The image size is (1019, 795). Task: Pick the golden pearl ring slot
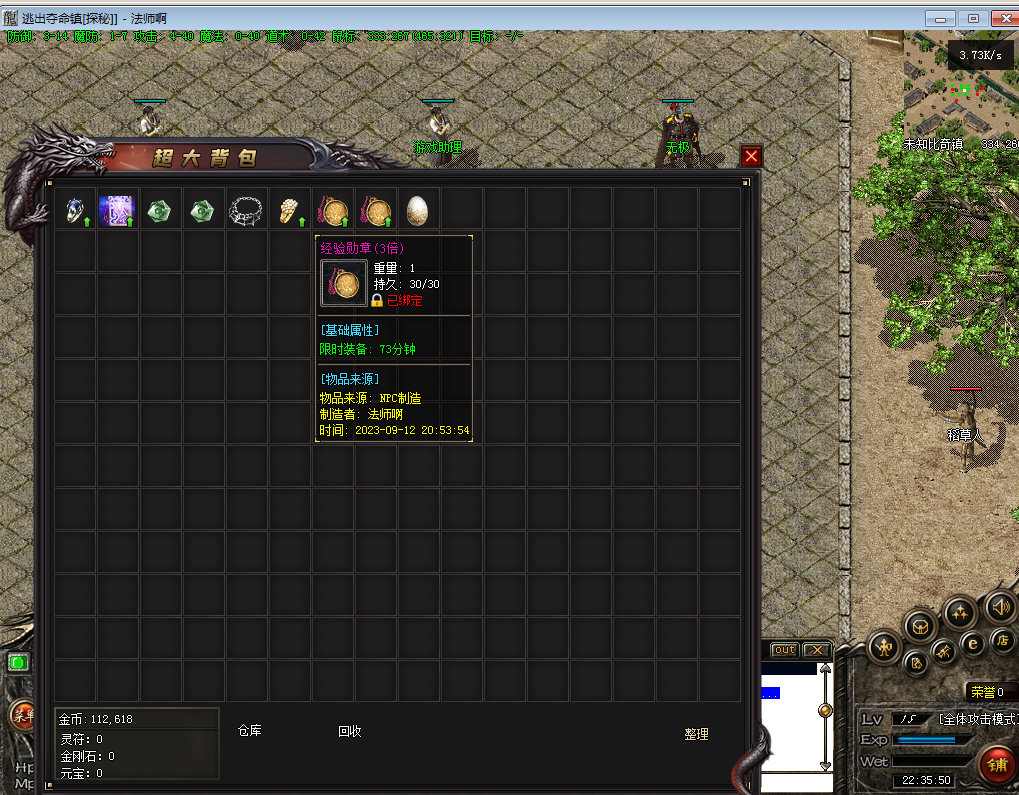(x=289, y=210)
